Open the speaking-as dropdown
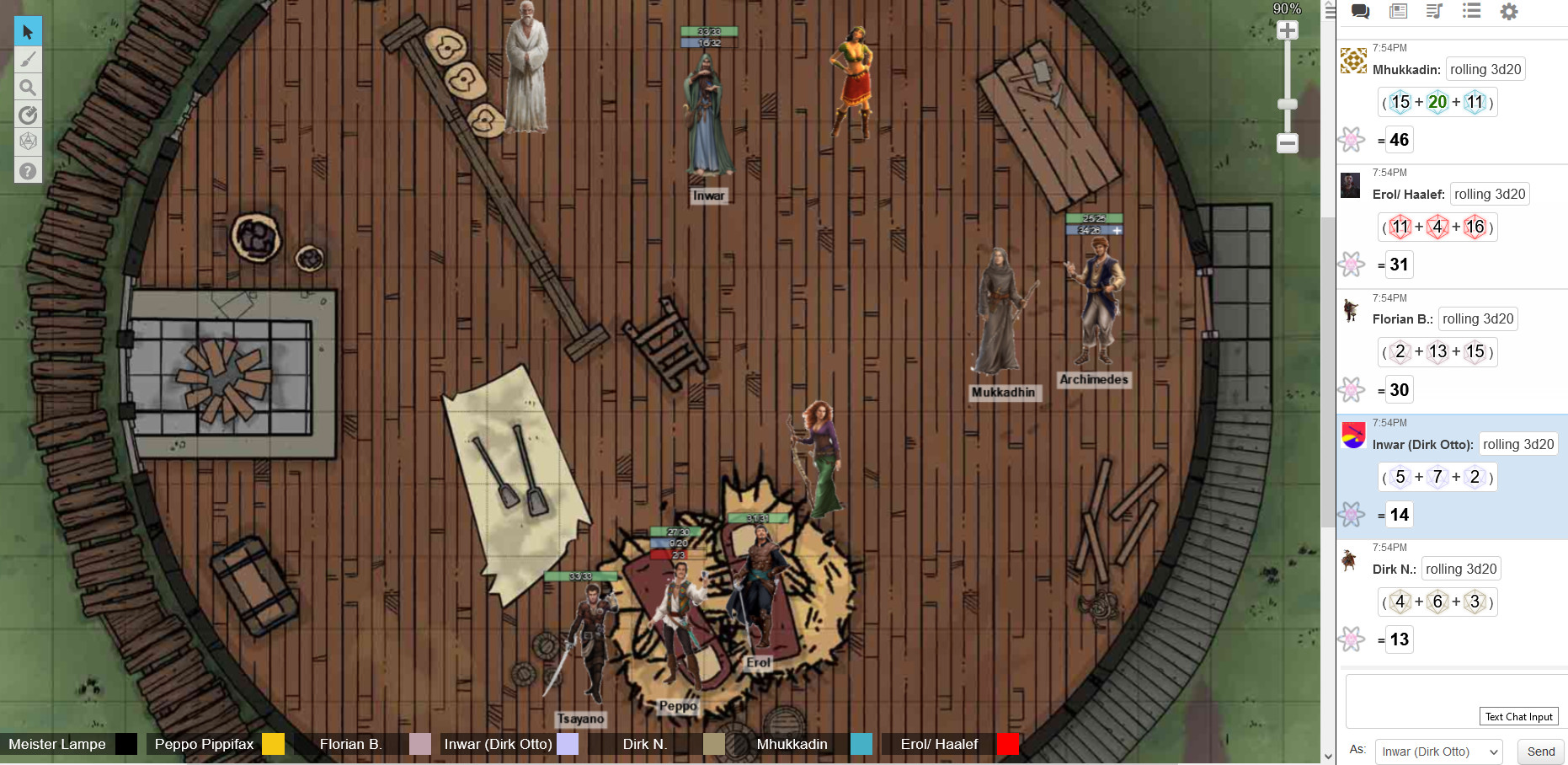This screenshot has height=765, width=1568. [1437, 752]
